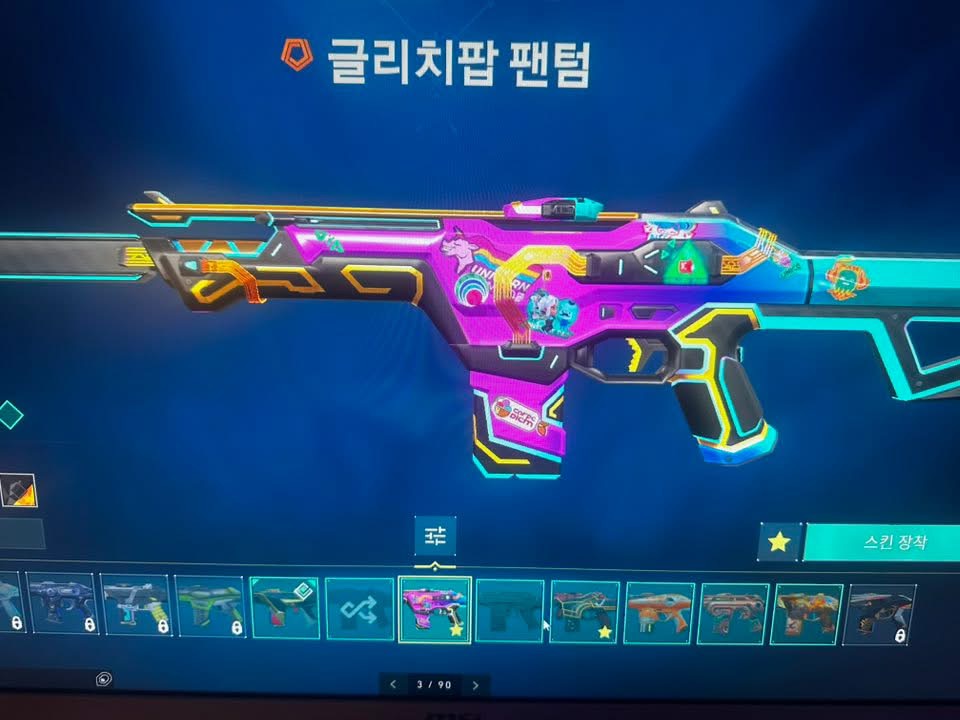Viewport: 960px width, 720px height.
Task: Equip skin with the 스킨 장착 button
Action: [880, 543]
